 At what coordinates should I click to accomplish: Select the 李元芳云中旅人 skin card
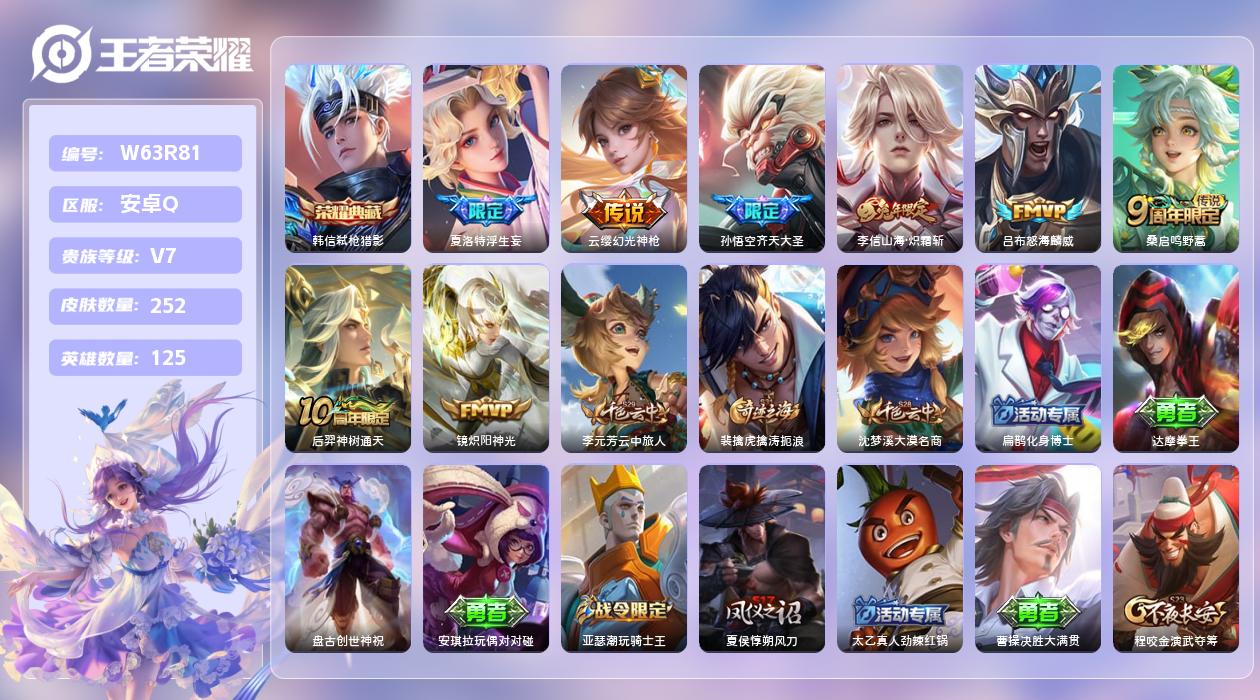pos(624,358)
